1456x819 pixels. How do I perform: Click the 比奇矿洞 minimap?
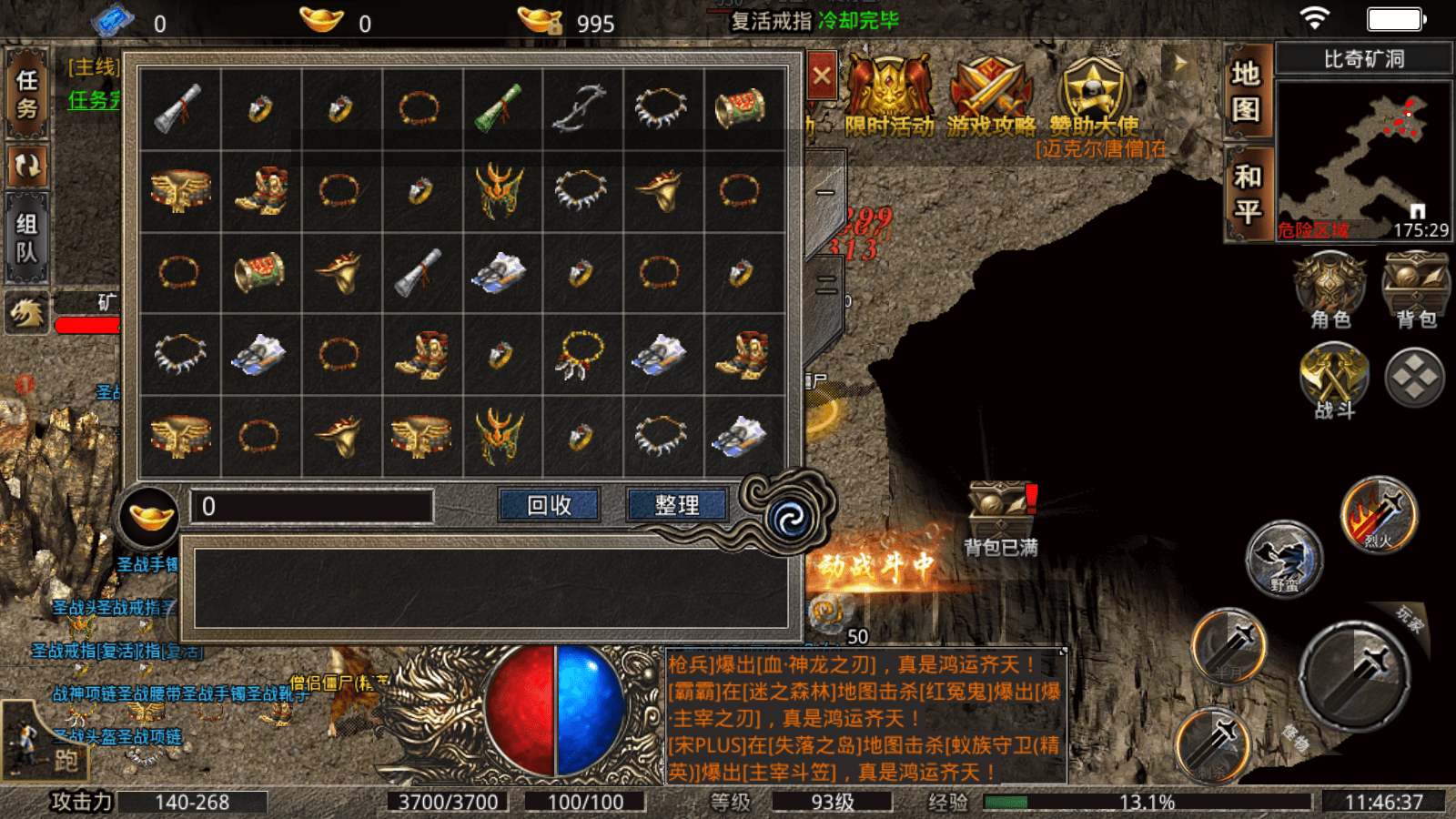coord(1362,159)
